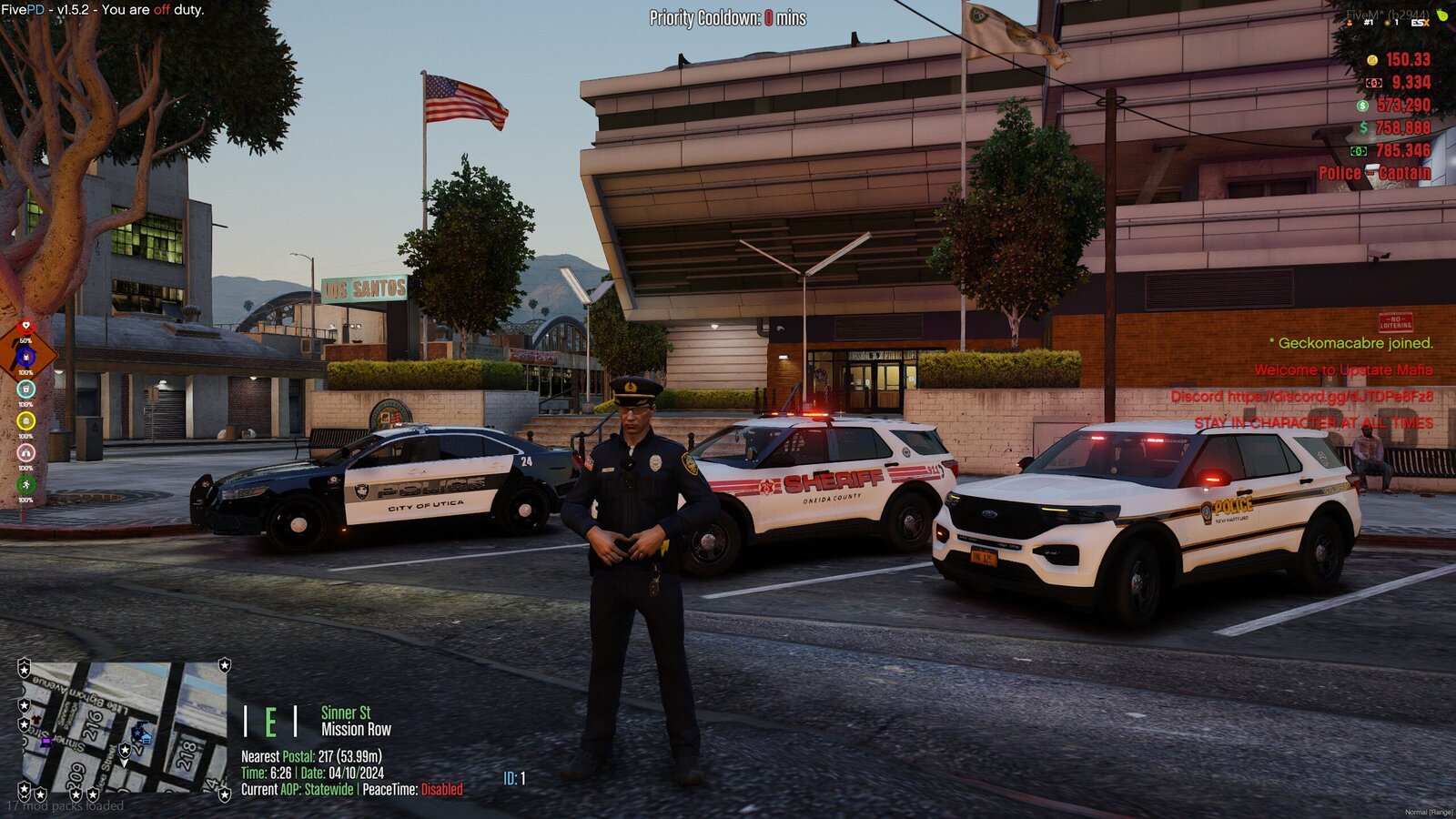Select the purple laptop blip on minimap

point(46,742)
